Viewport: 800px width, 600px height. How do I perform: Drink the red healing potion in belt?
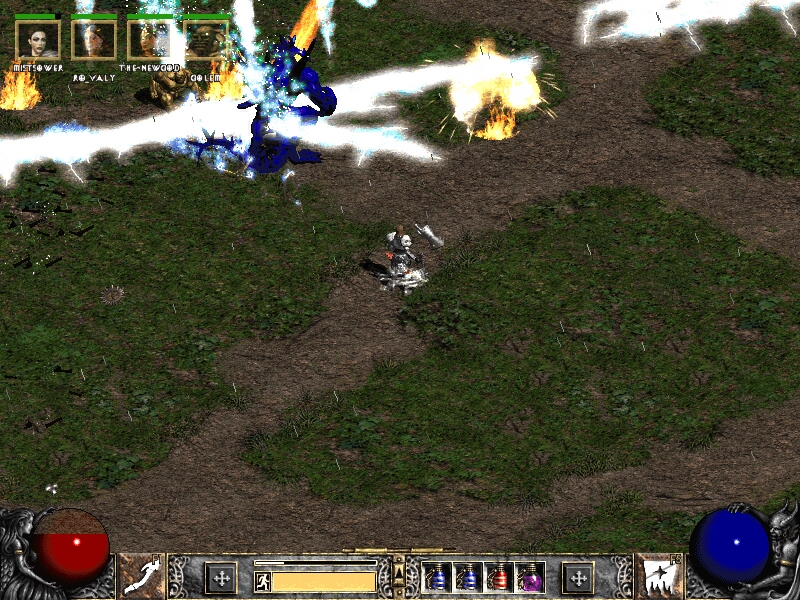(x=499, y=578)
